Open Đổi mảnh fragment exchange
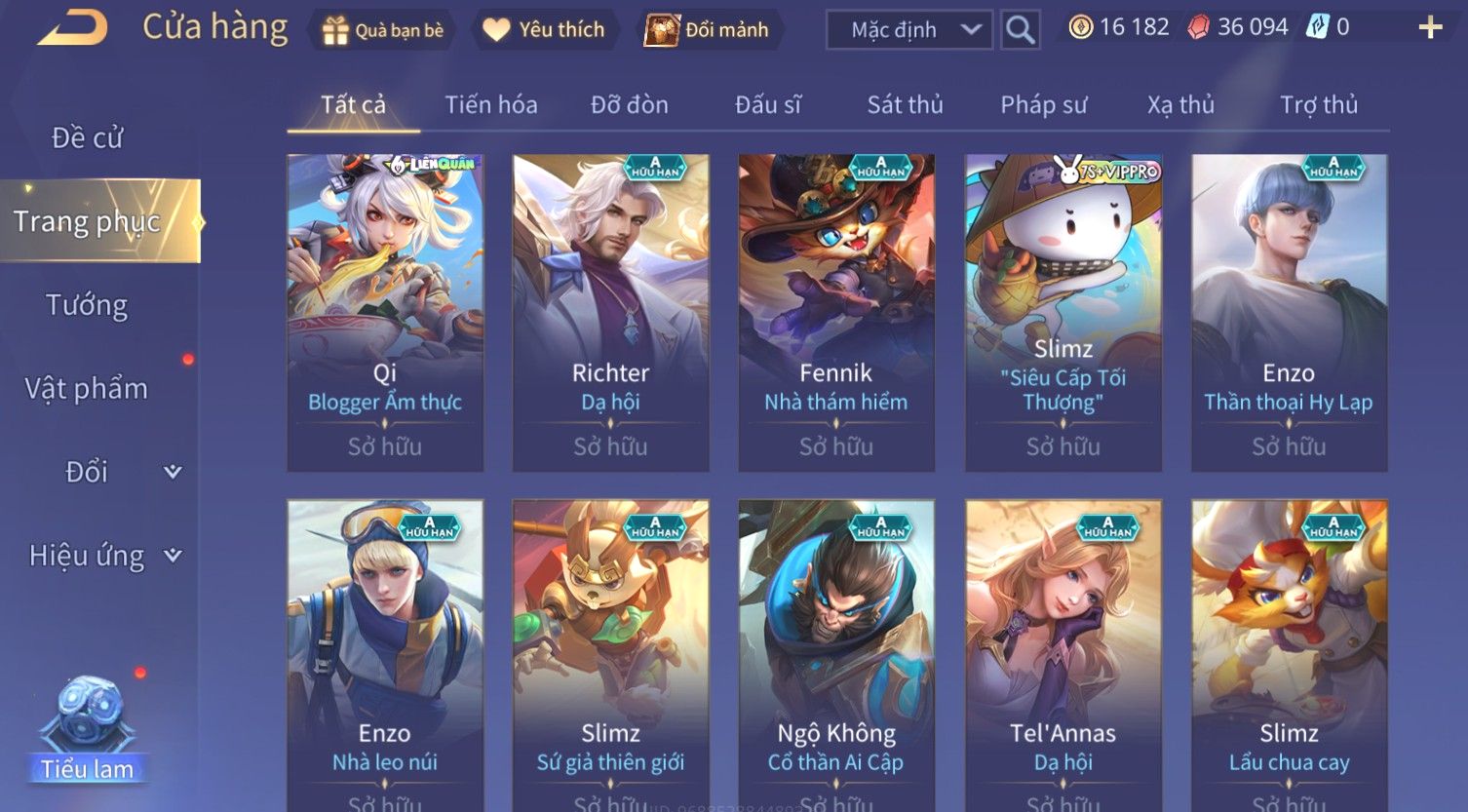The image size is (1468, 812). [x=707, y=30]
